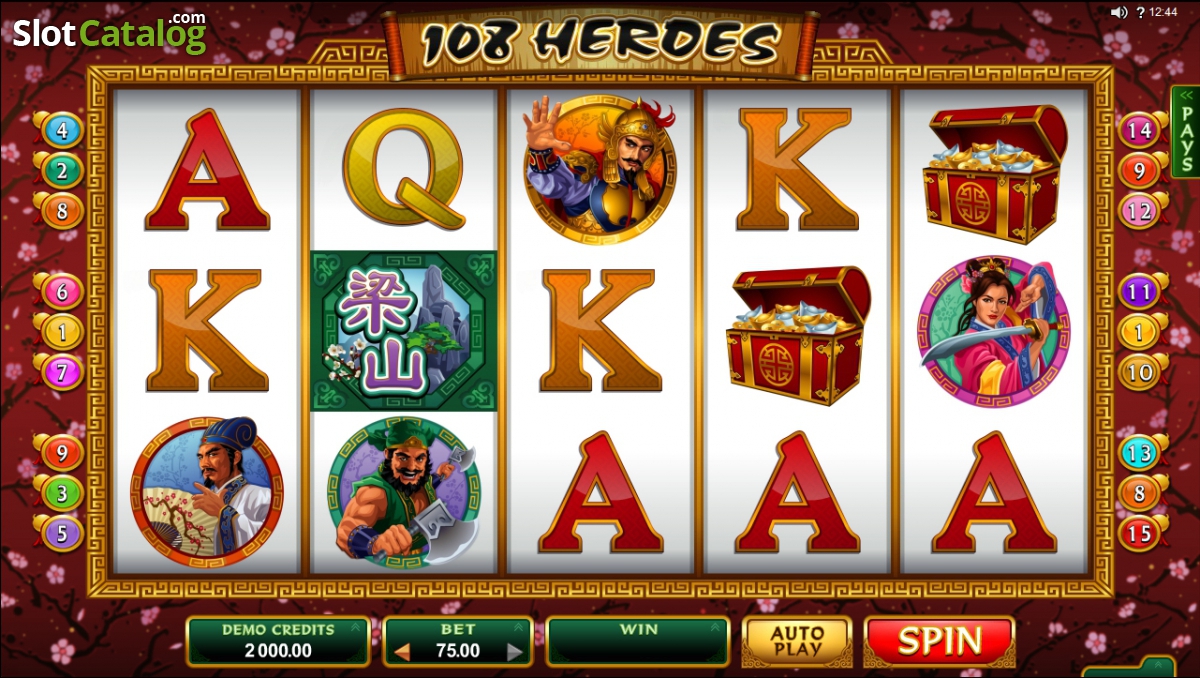The width and height of the screenshot is (1200, 678).
Task: Spin the reels with the red SPIN button
Action: point(939,641)
